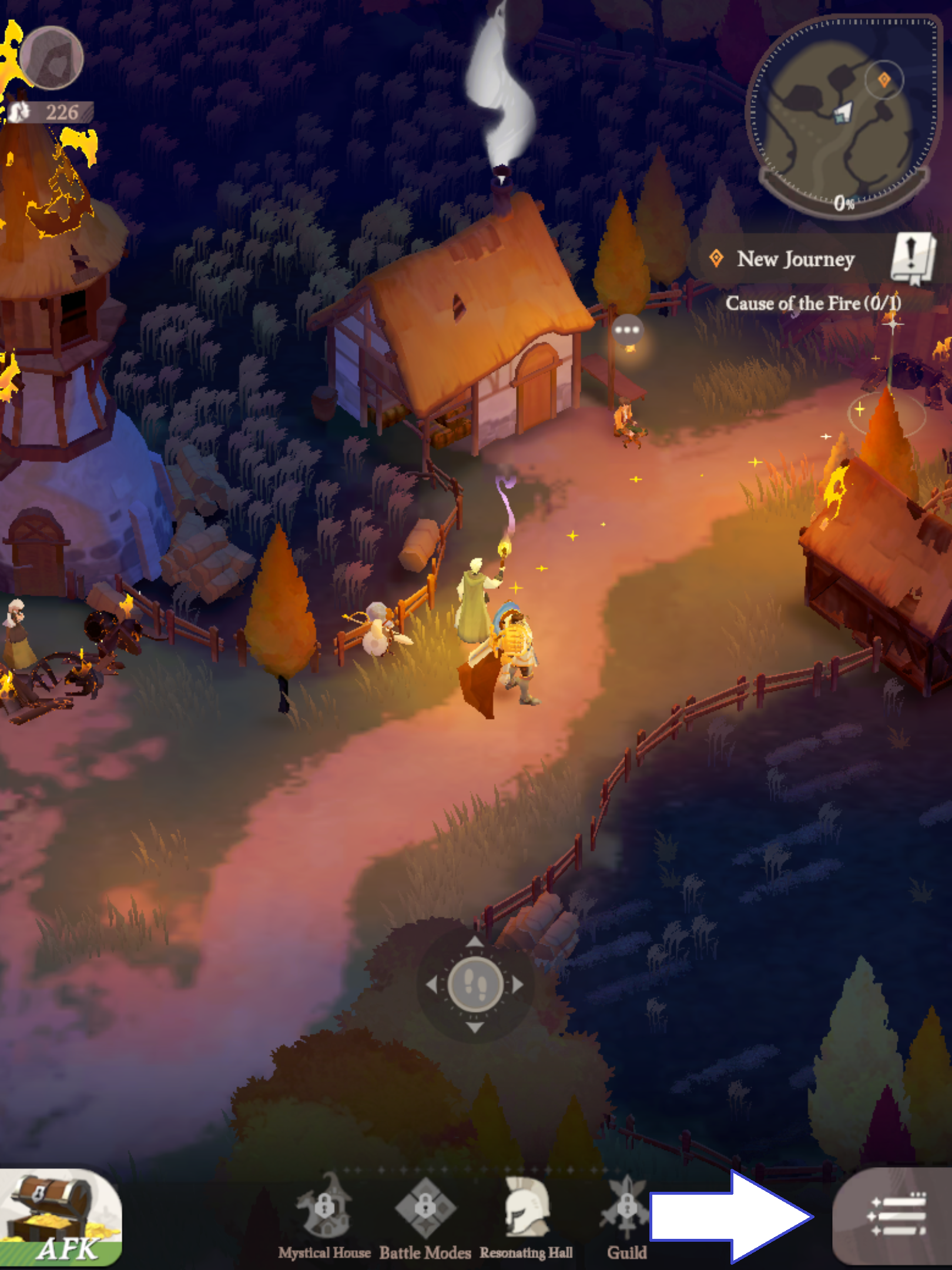This screenshot has width=952, height=1270.
Task: Tap the speech bubble above the villager
Action: (627, 329)
